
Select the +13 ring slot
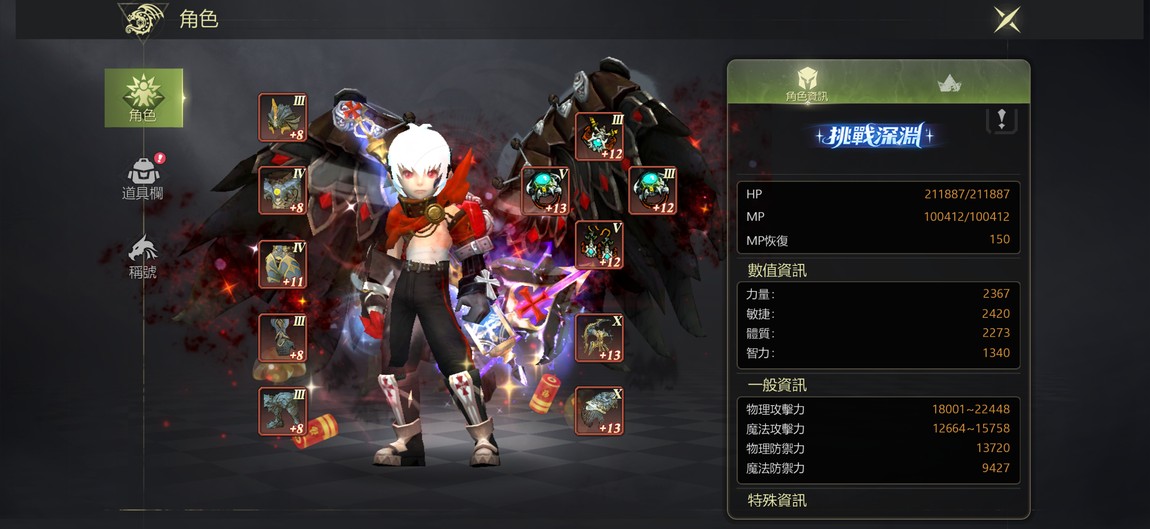546,191
